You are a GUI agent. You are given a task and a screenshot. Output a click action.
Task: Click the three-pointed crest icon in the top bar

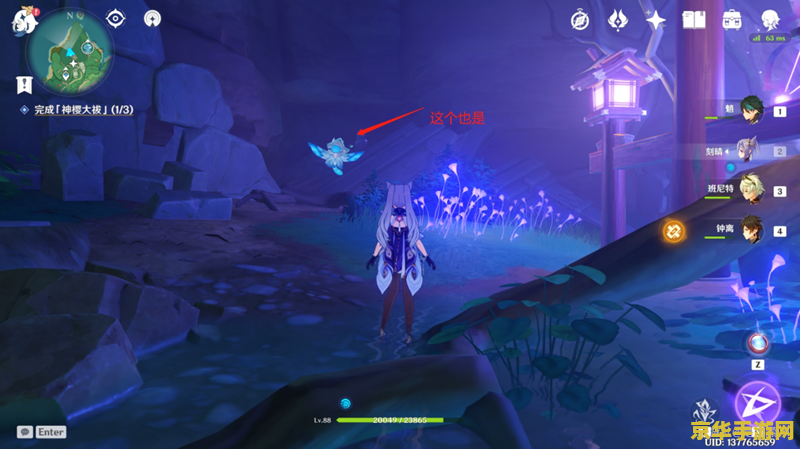(618, 20)
